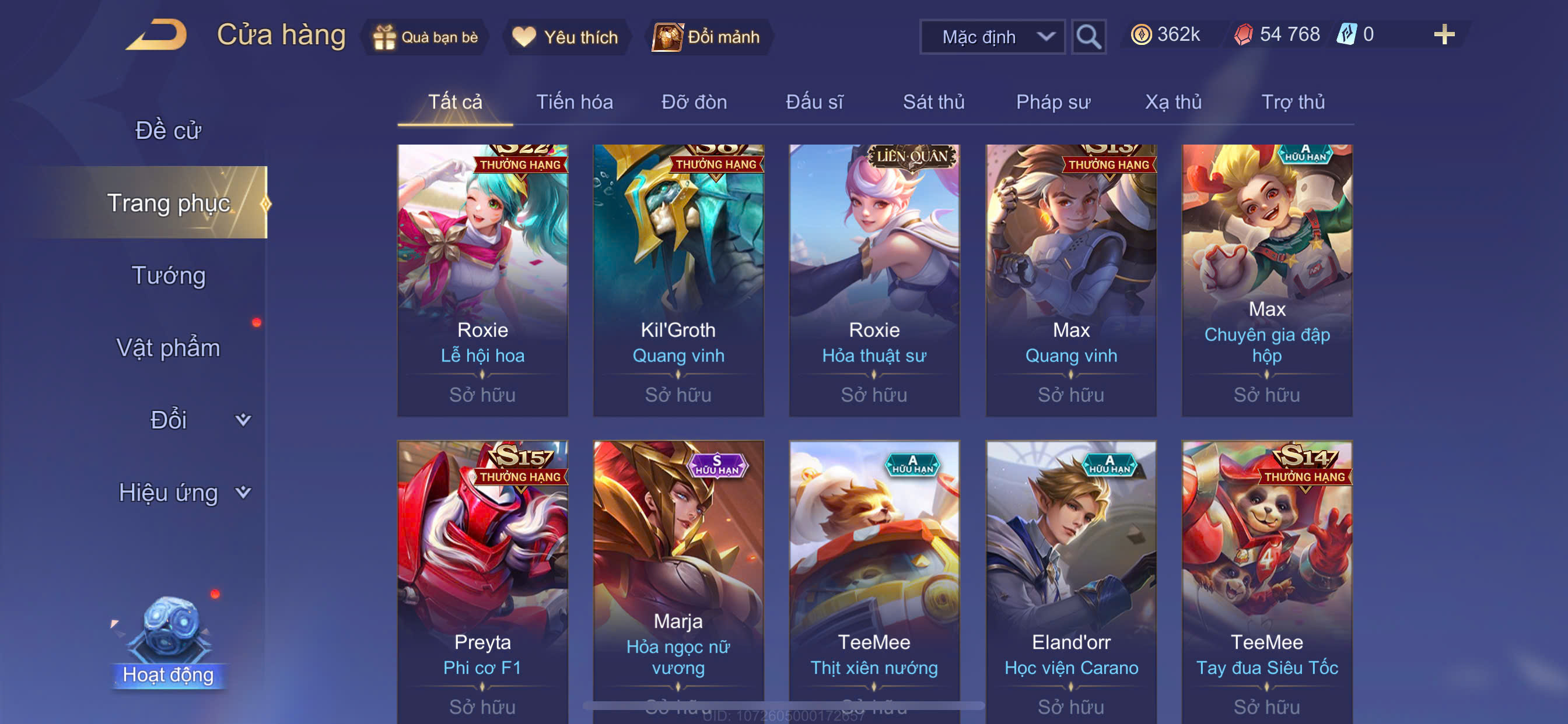Screen dimensions: 1568x724
Task: Go to the Tướng shop section
Action: pyautogui.click(x=168, y=275)
